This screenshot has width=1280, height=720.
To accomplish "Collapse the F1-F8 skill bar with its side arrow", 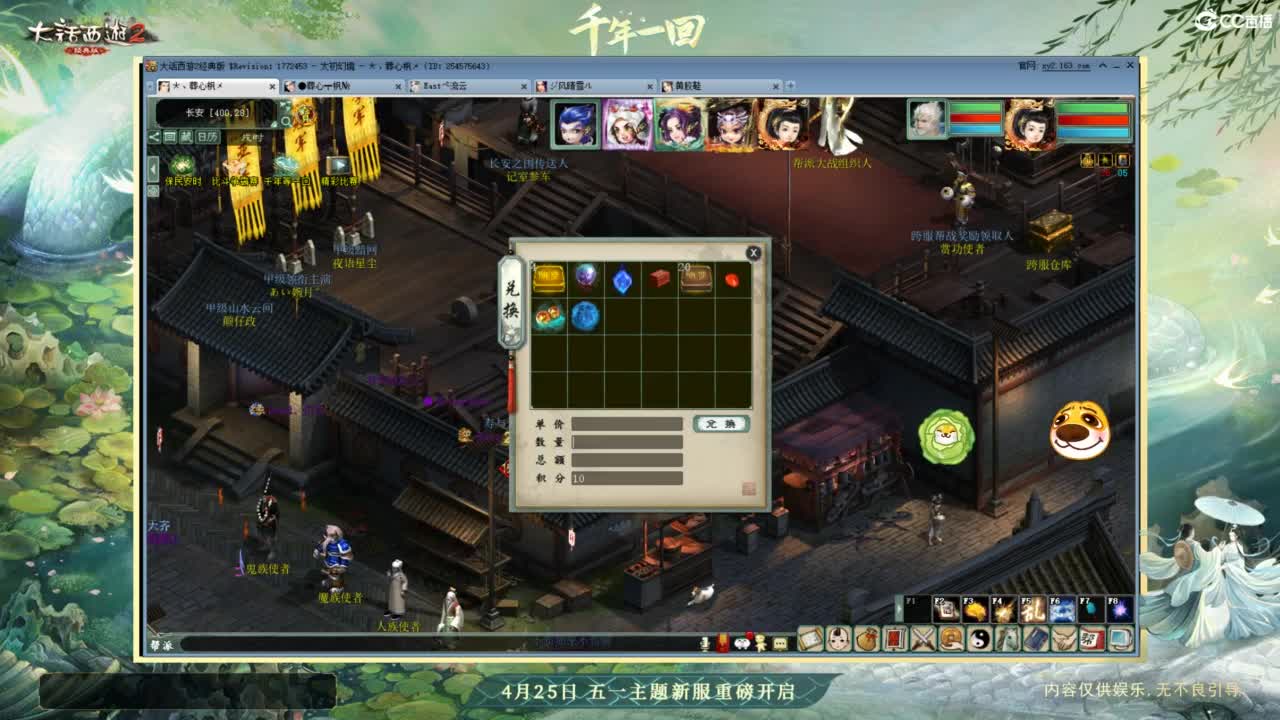I will (x=899, y=609).
